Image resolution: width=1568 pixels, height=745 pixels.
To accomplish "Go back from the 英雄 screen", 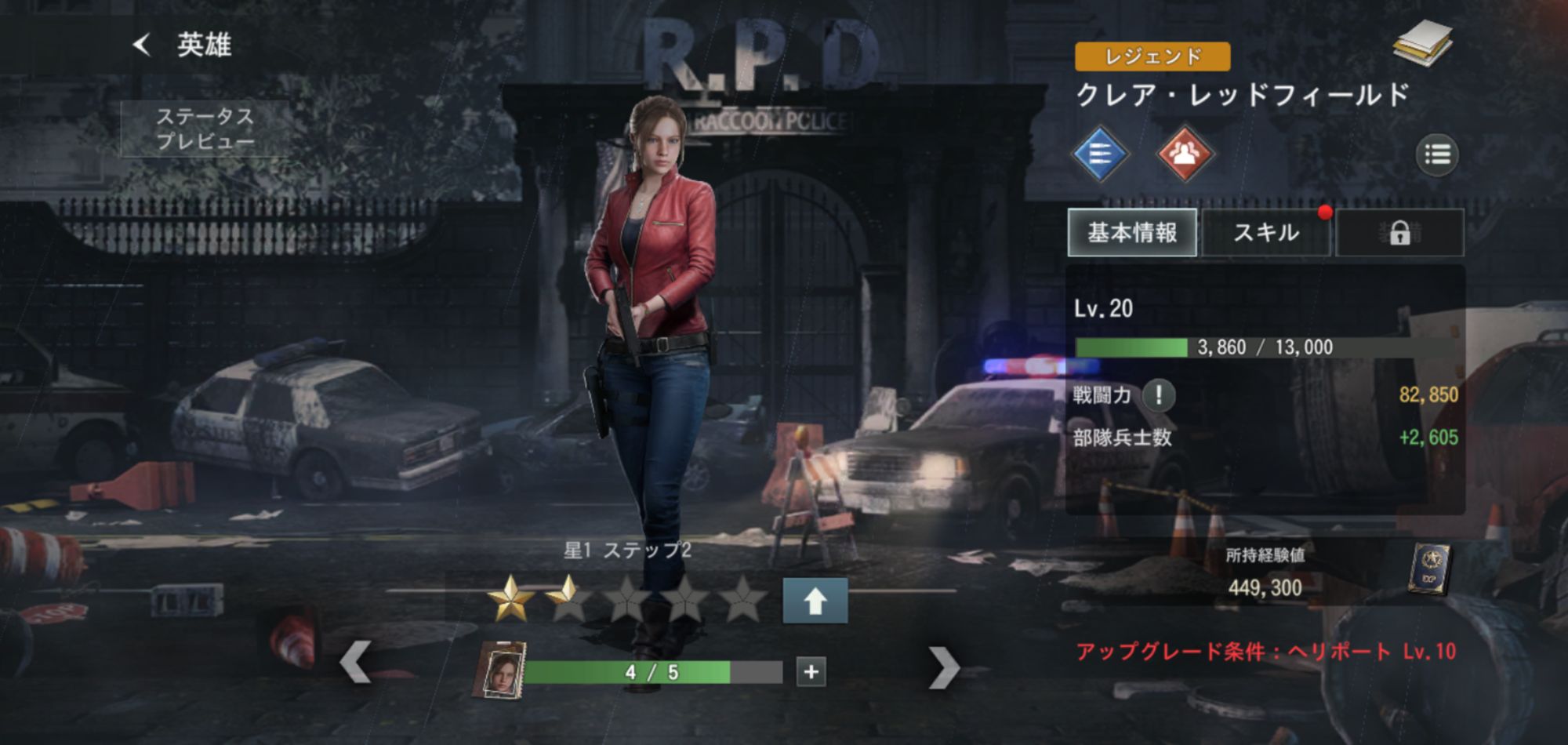I will (x=142, y=45).
